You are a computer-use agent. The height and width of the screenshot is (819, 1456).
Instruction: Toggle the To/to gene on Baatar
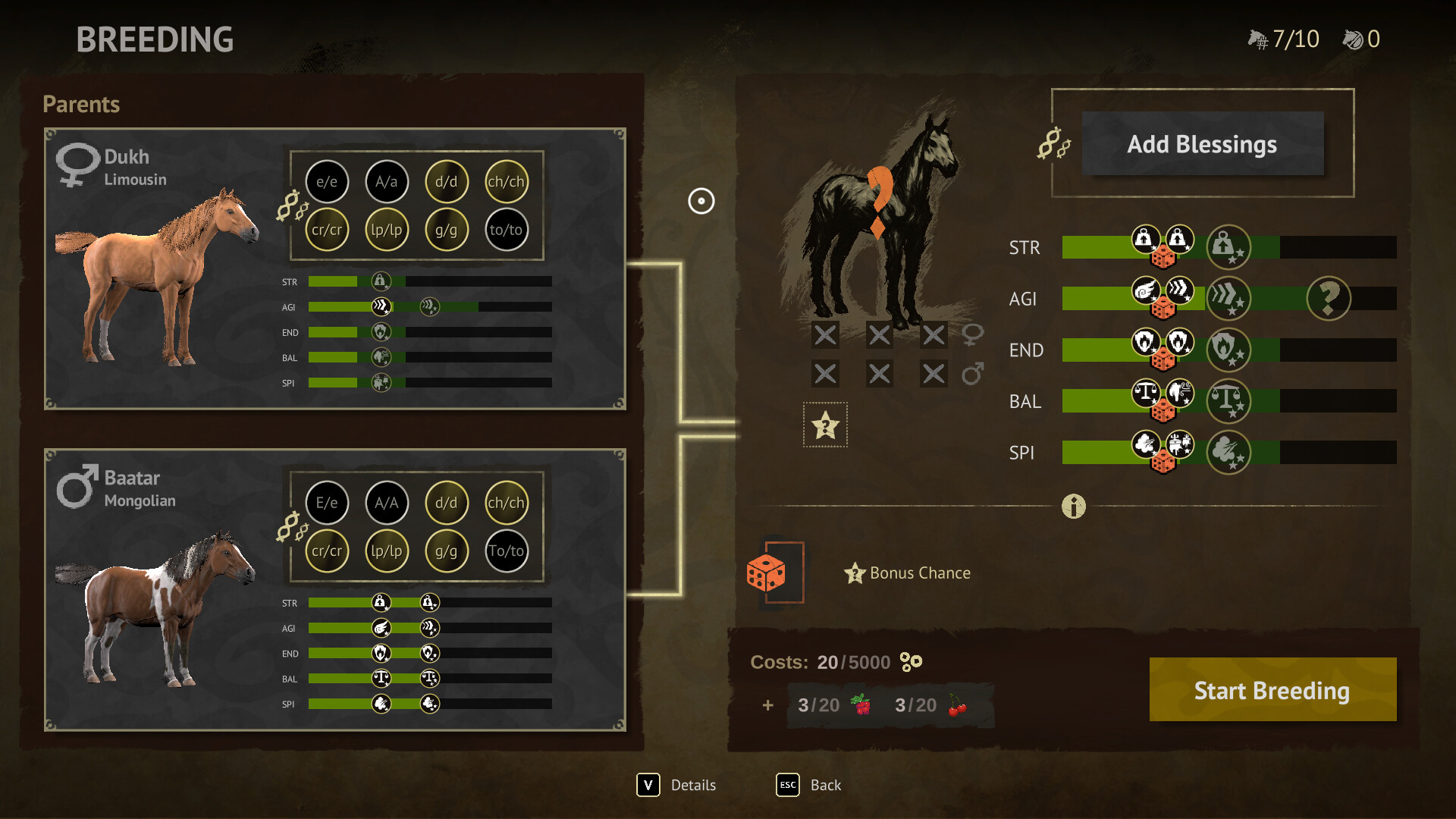[x=507, y=551]
